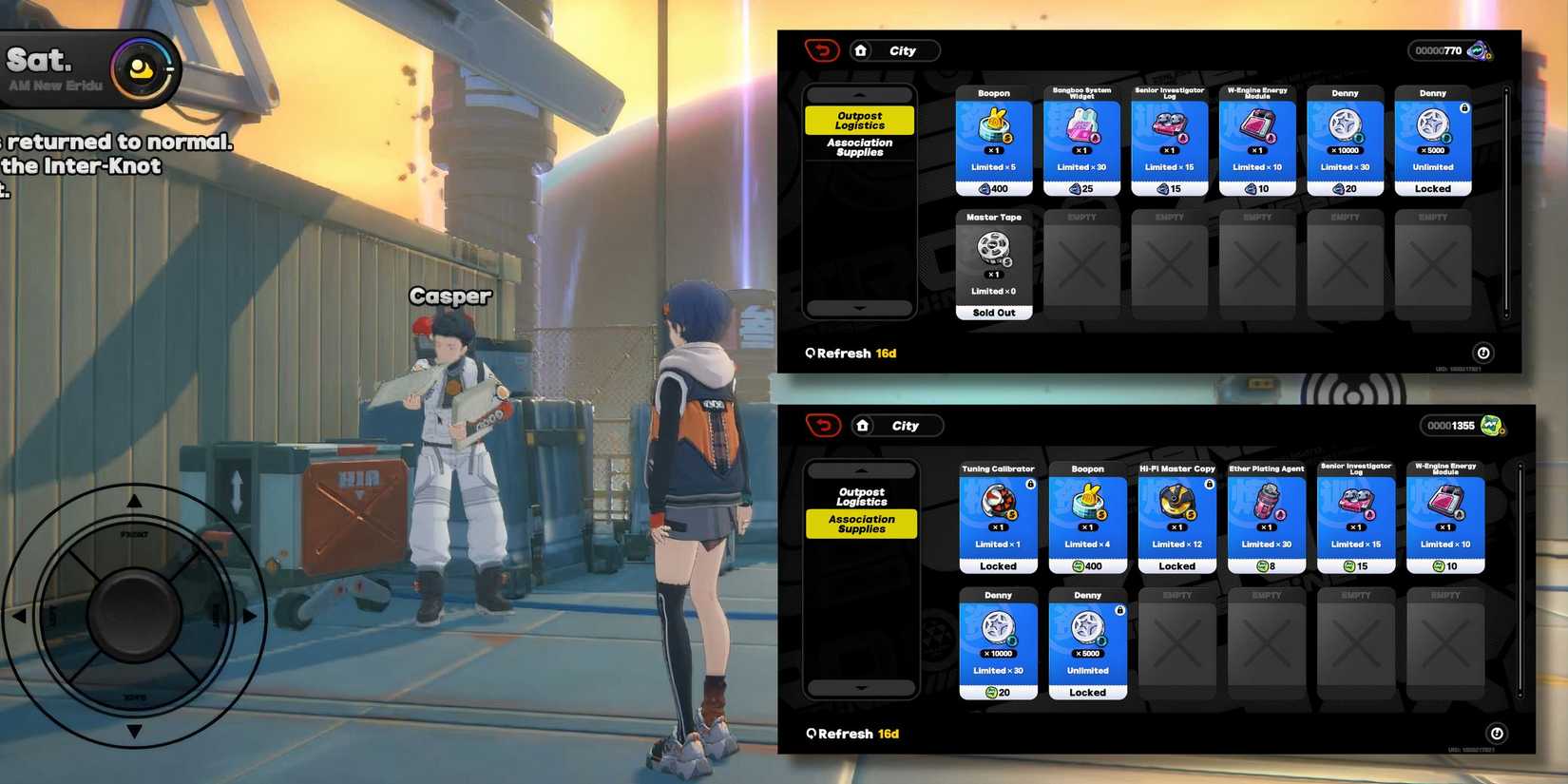Click the downward chevron on the bottom shop sidebar
The image size is (1568, 784).
click(861, 687)
